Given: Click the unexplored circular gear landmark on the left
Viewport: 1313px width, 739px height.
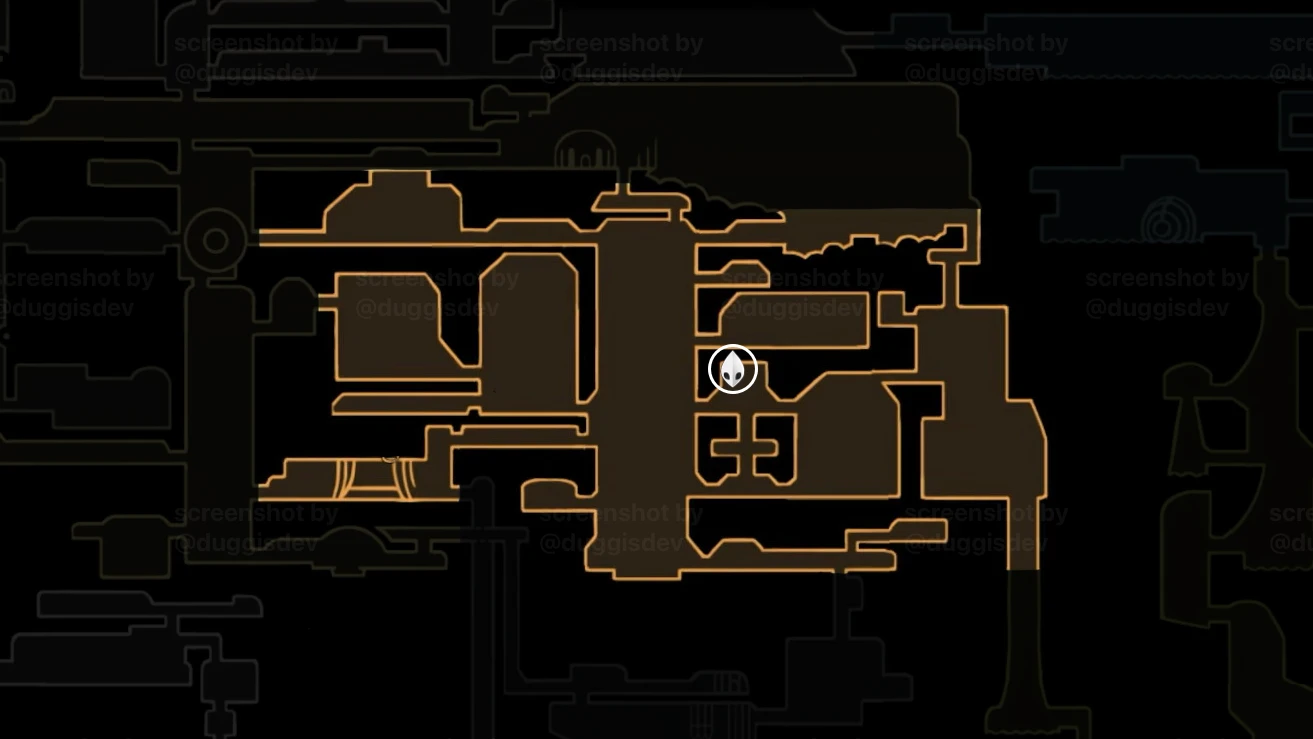Looking at the screenshot, I should (213, 238).
